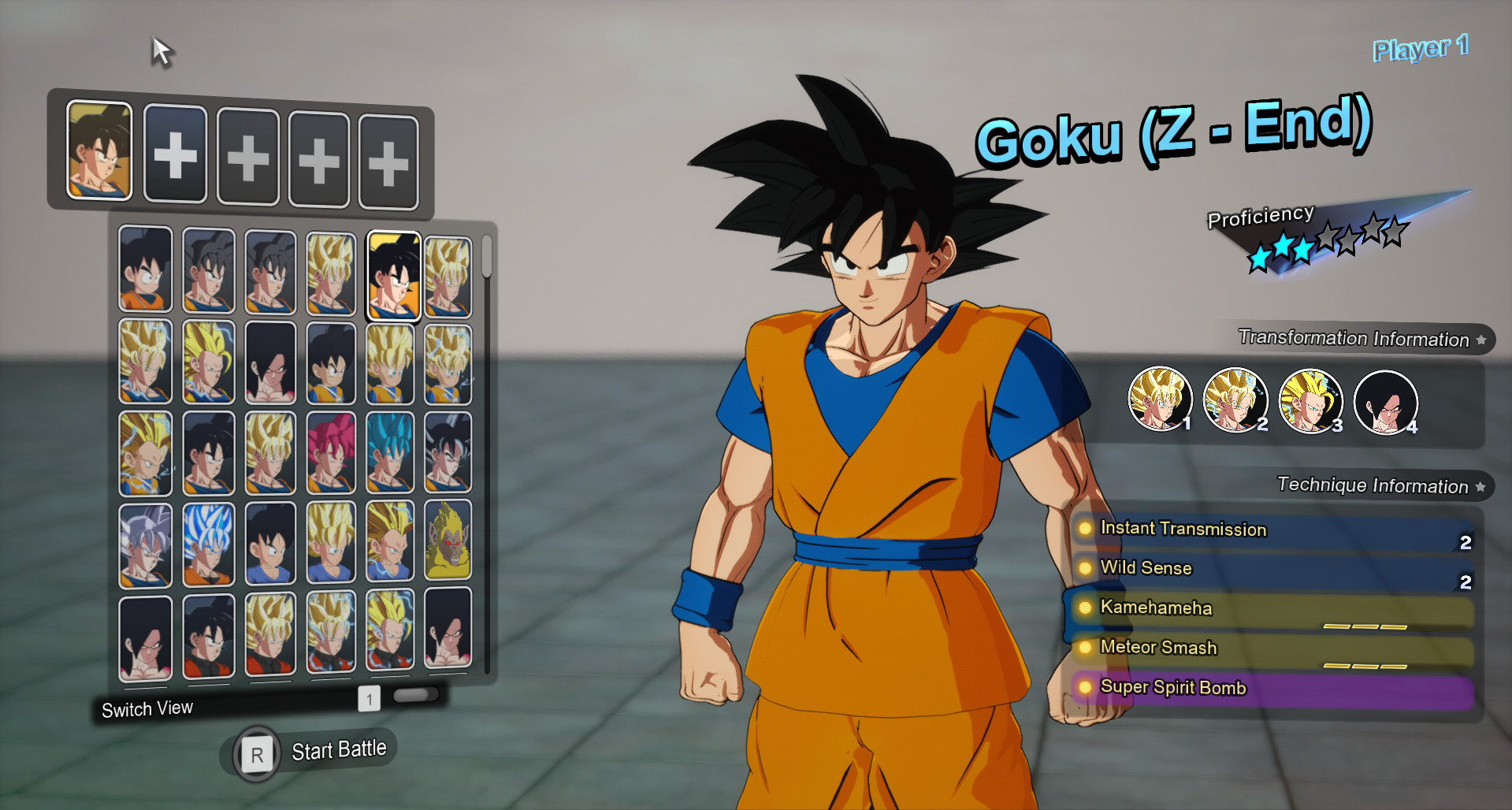Viewport: 1512px width, 810px height.
Task: Collapse the Proficiency star panel
Action: [1259, 214]
